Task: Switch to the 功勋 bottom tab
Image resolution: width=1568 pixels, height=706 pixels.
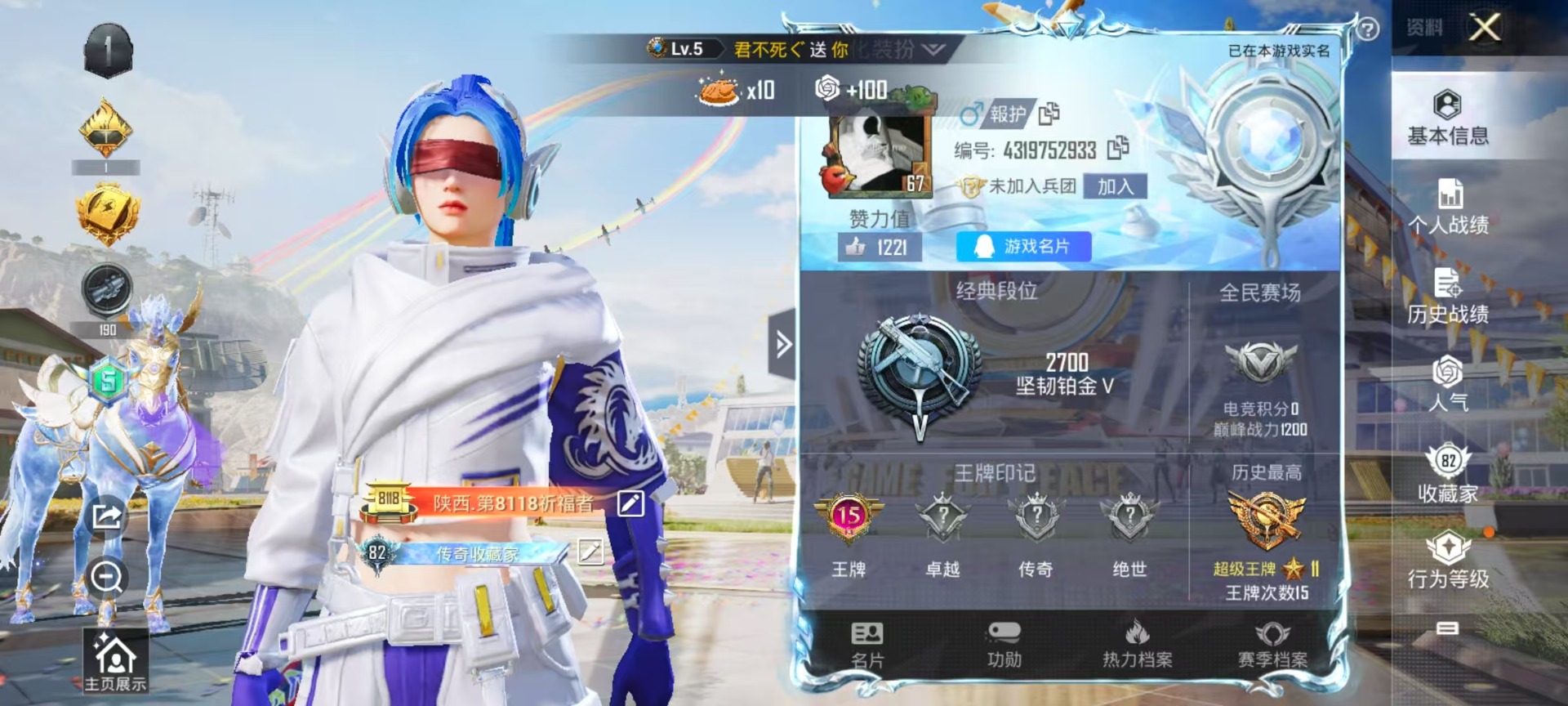Action: pyautogui.click(x=1004, y=645)
